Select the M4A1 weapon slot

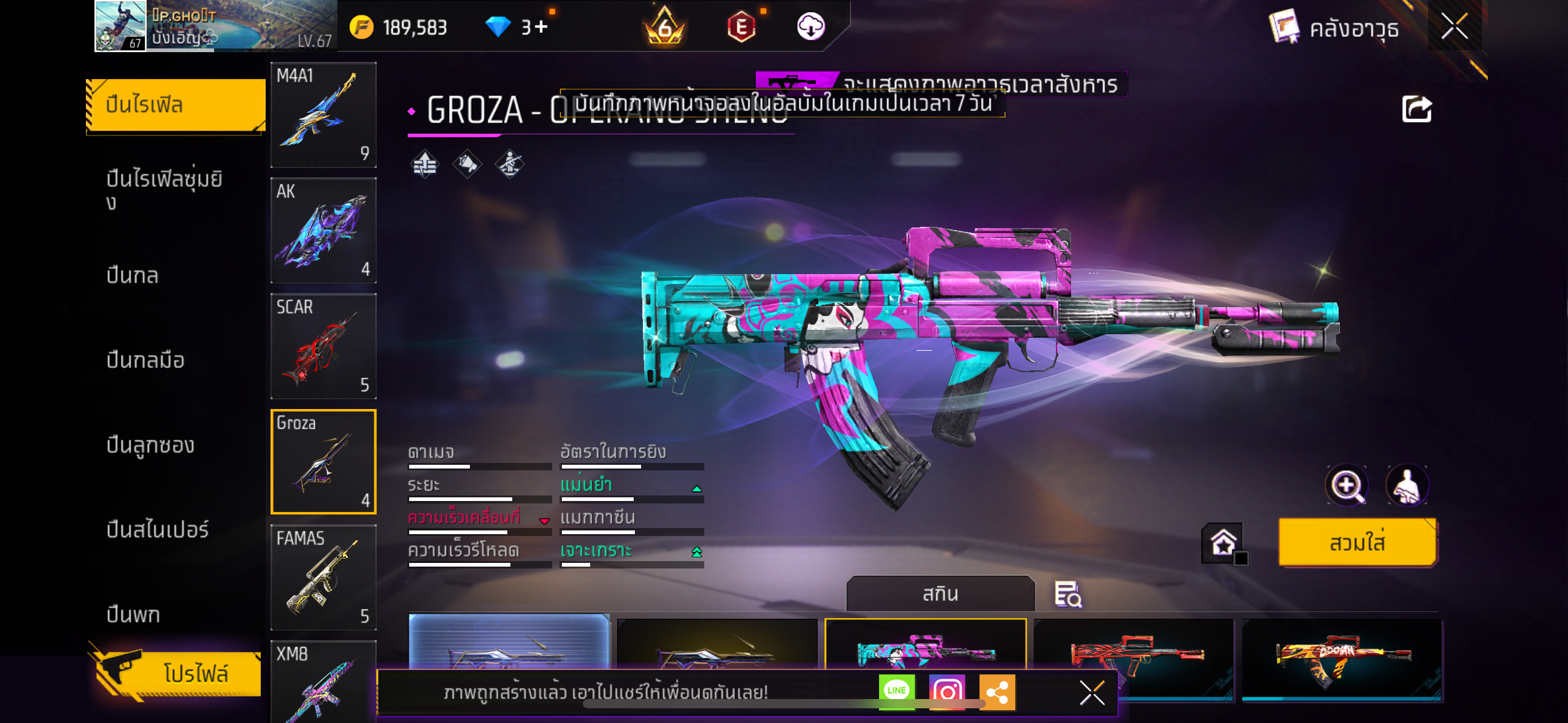pos(323,115)
